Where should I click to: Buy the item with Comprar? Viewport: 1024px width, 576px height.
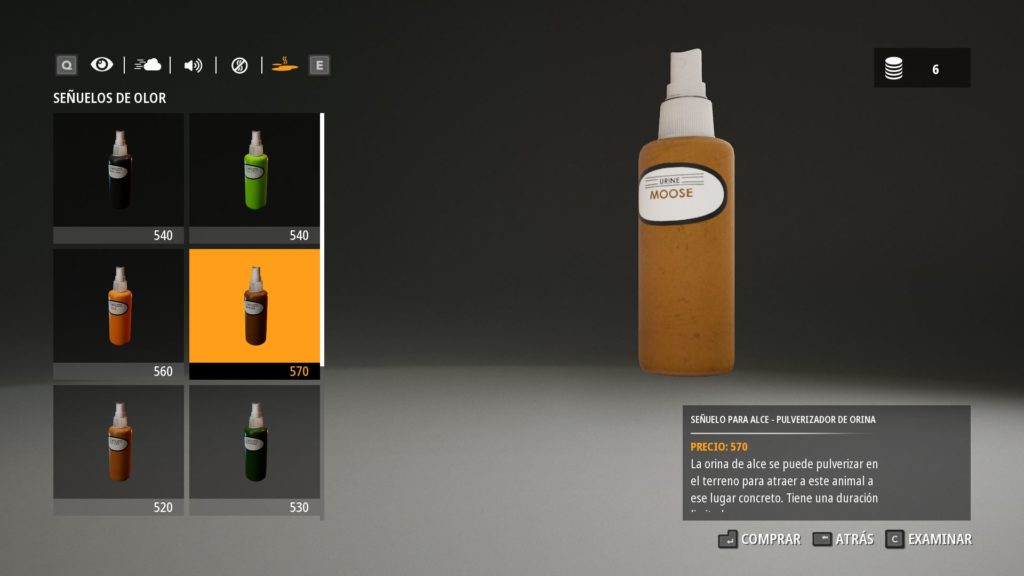[760, 539]
